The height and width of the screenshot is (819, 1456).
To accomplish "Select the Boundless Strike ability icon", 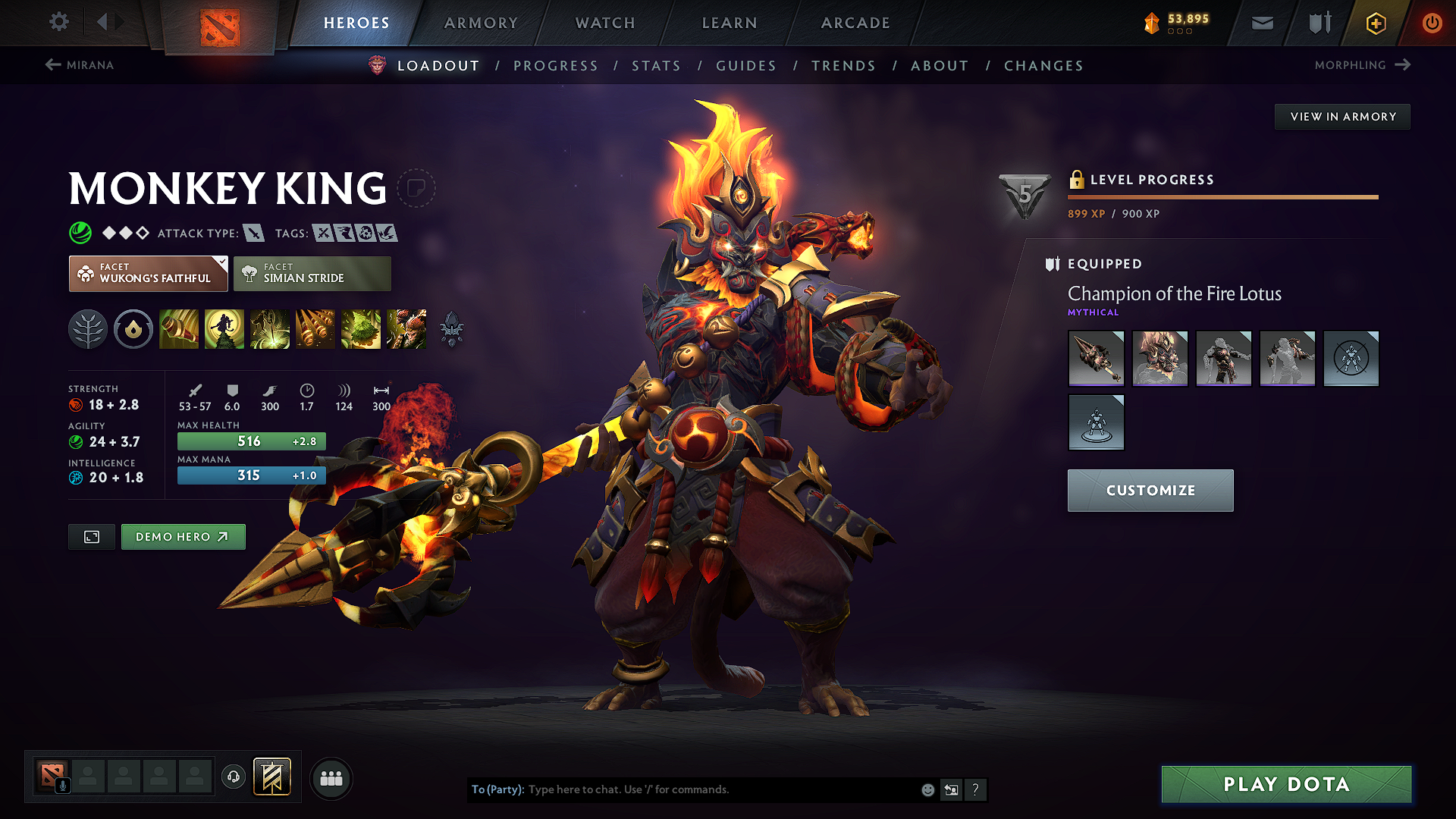I will point(179,328).
